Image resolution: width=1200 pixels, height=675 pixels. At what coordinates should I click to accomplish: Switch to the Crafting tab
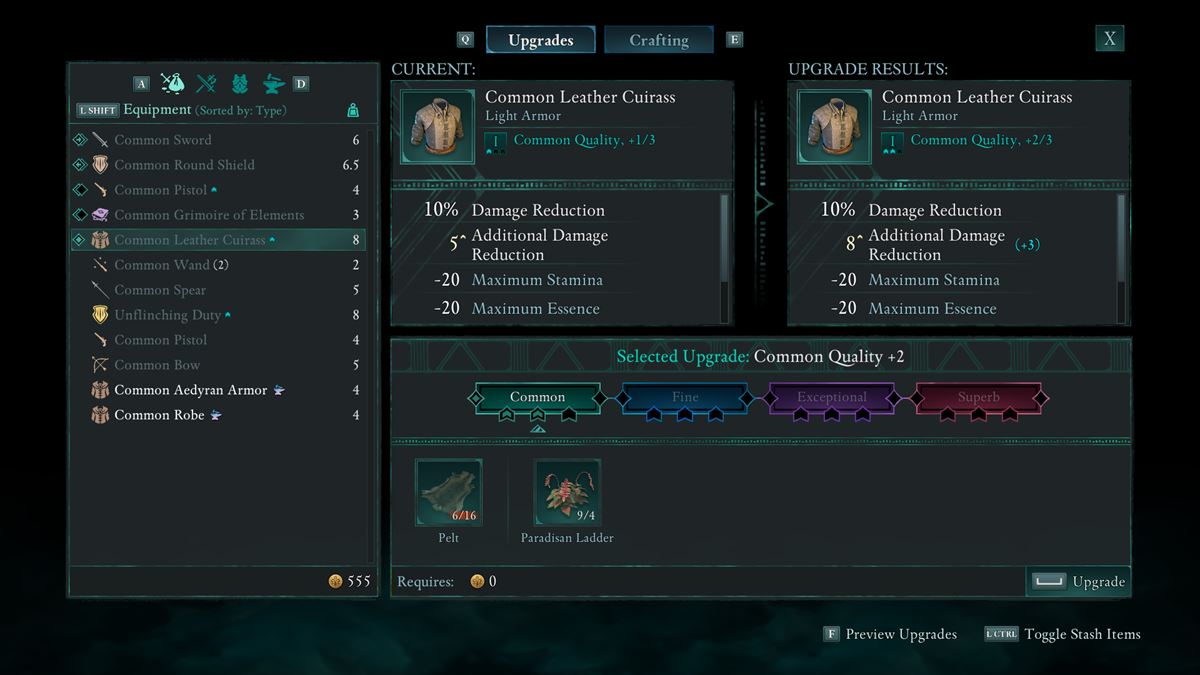658,40
